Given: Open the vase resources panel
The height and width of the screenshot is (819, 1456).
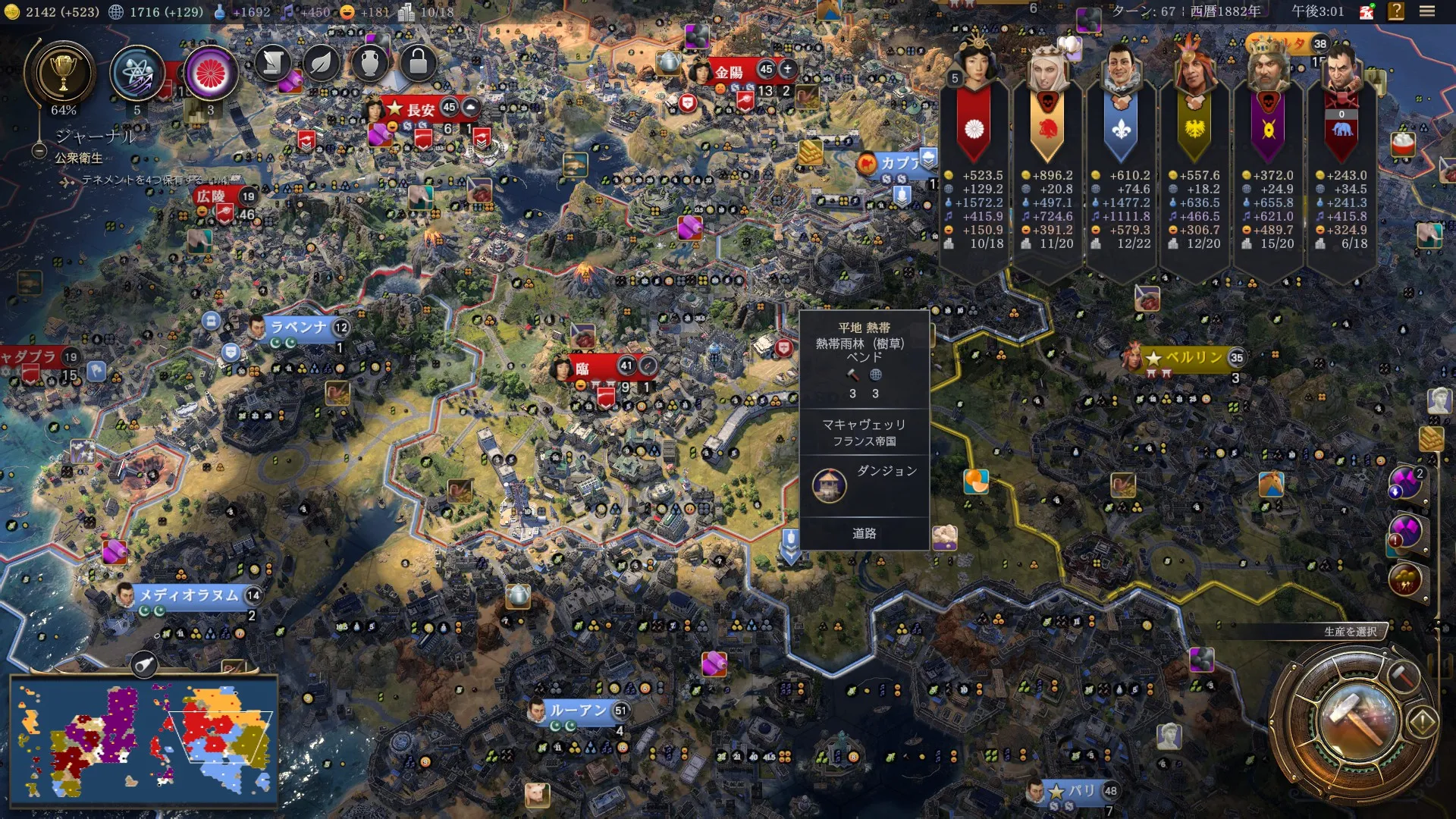Looking at the screenshot, I should [x=370, y=63].
